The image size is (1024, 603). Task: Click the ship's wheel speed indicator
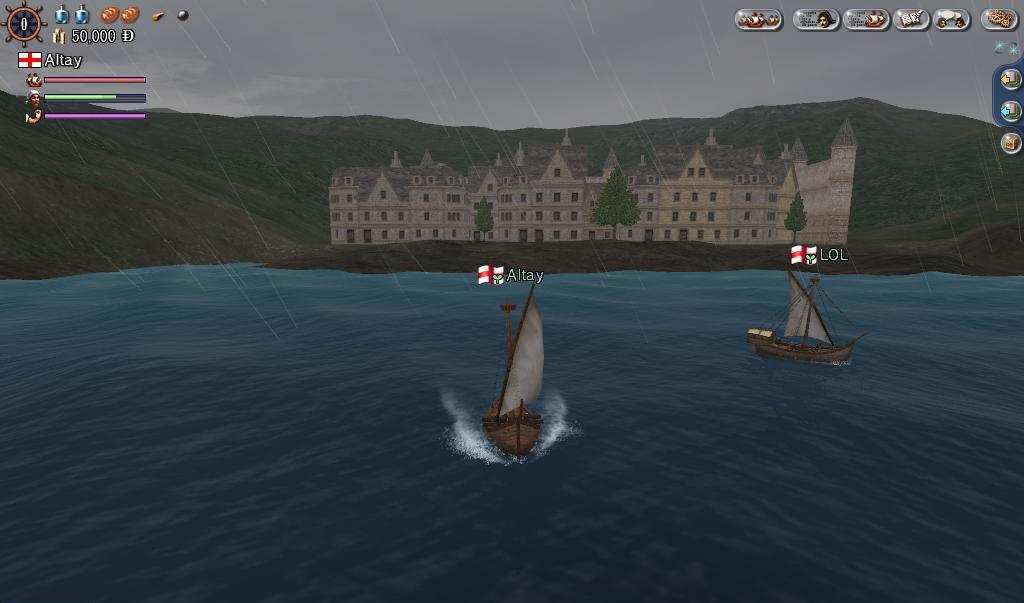click(x=24, y=24)
